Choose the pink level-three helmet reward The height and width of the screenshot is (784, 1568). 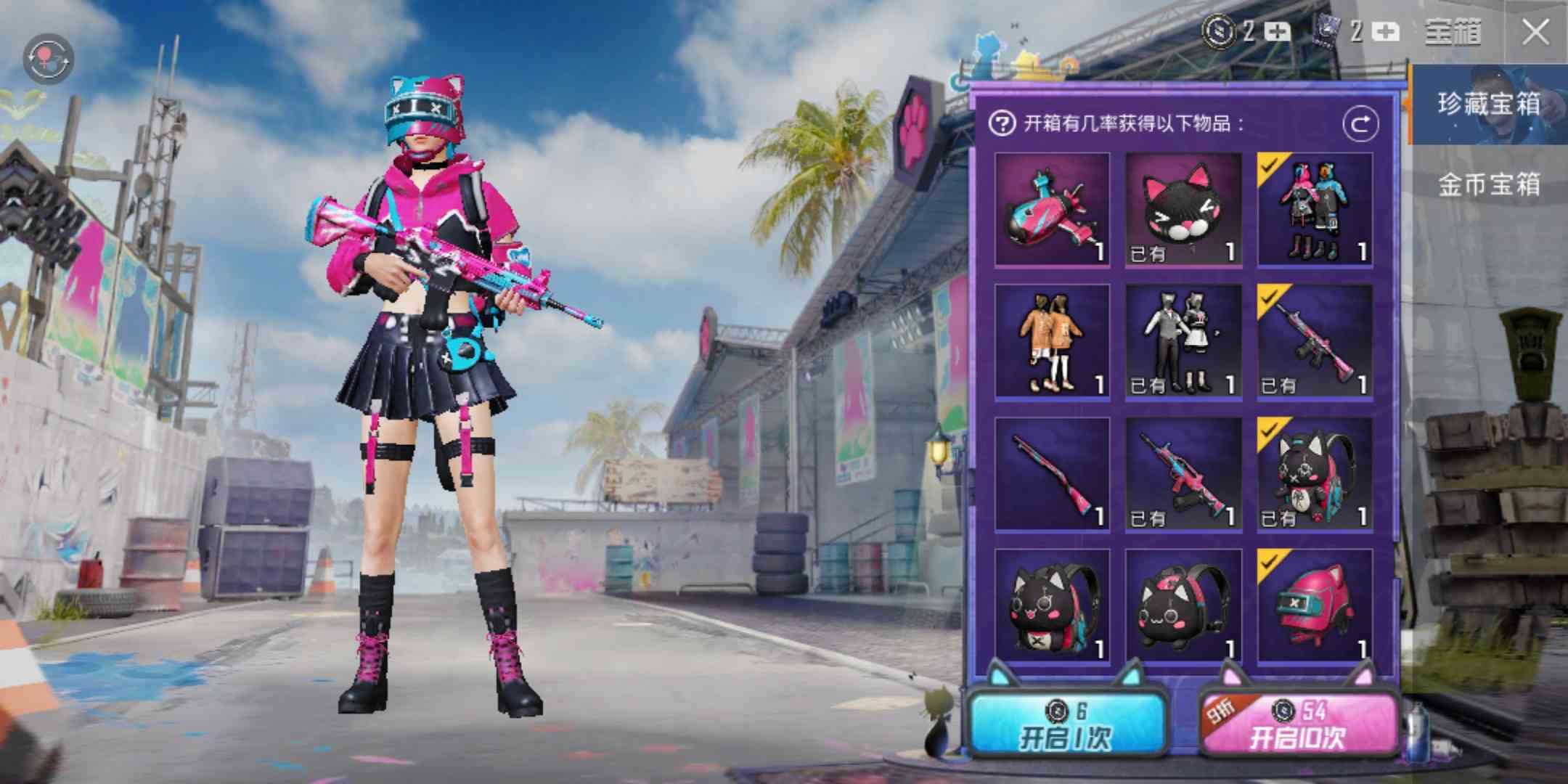click(x=1315, y=605)
